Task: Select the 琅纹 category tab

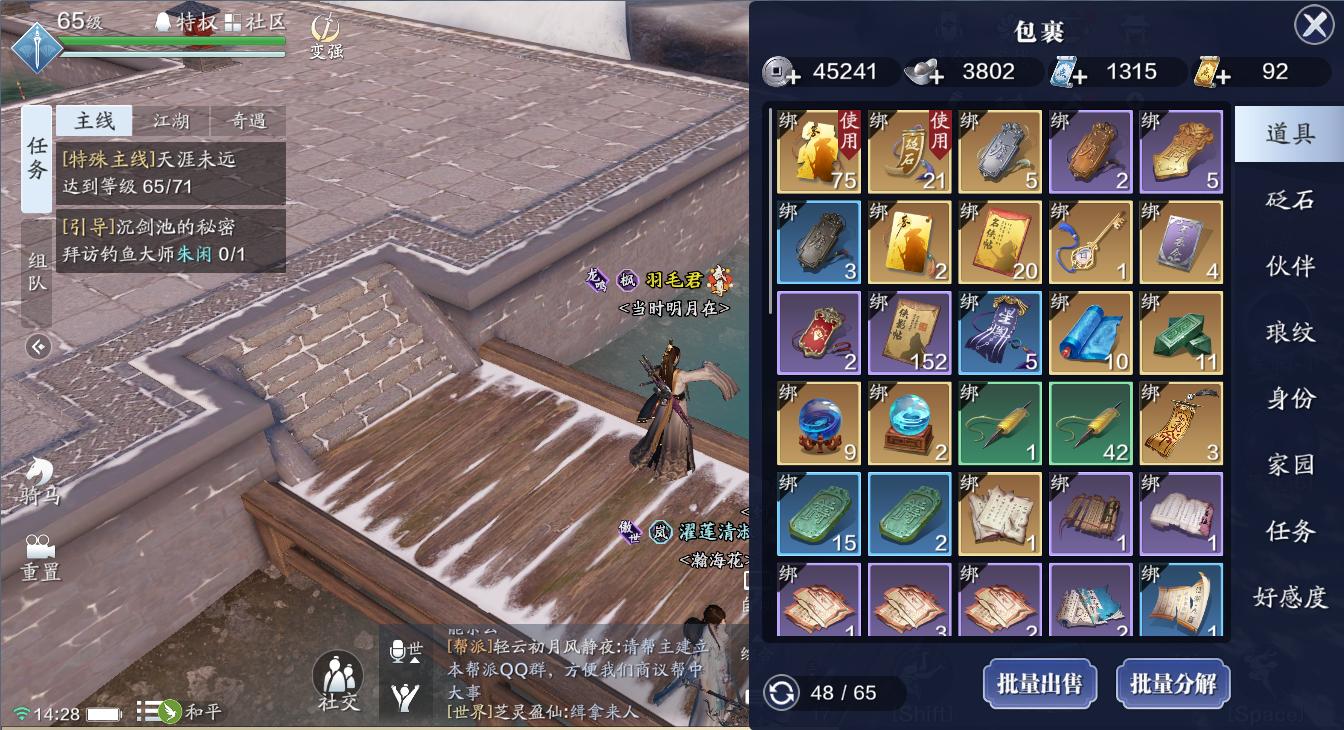Action: (1290, 332)
